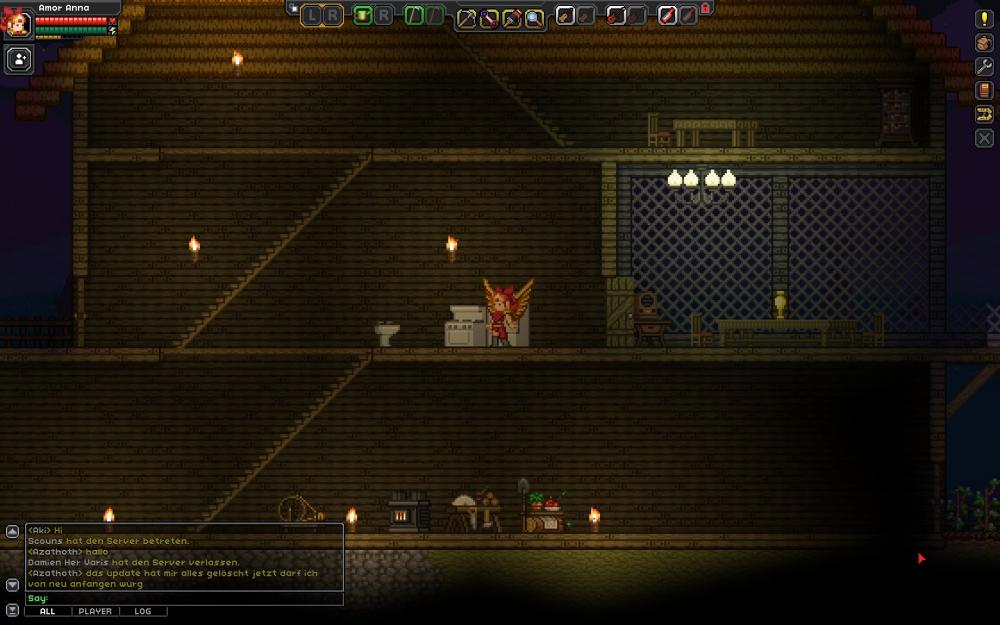Select the paint tool beside the magnifying glass
Screen dimensions: 1000x625
[511, 16]
